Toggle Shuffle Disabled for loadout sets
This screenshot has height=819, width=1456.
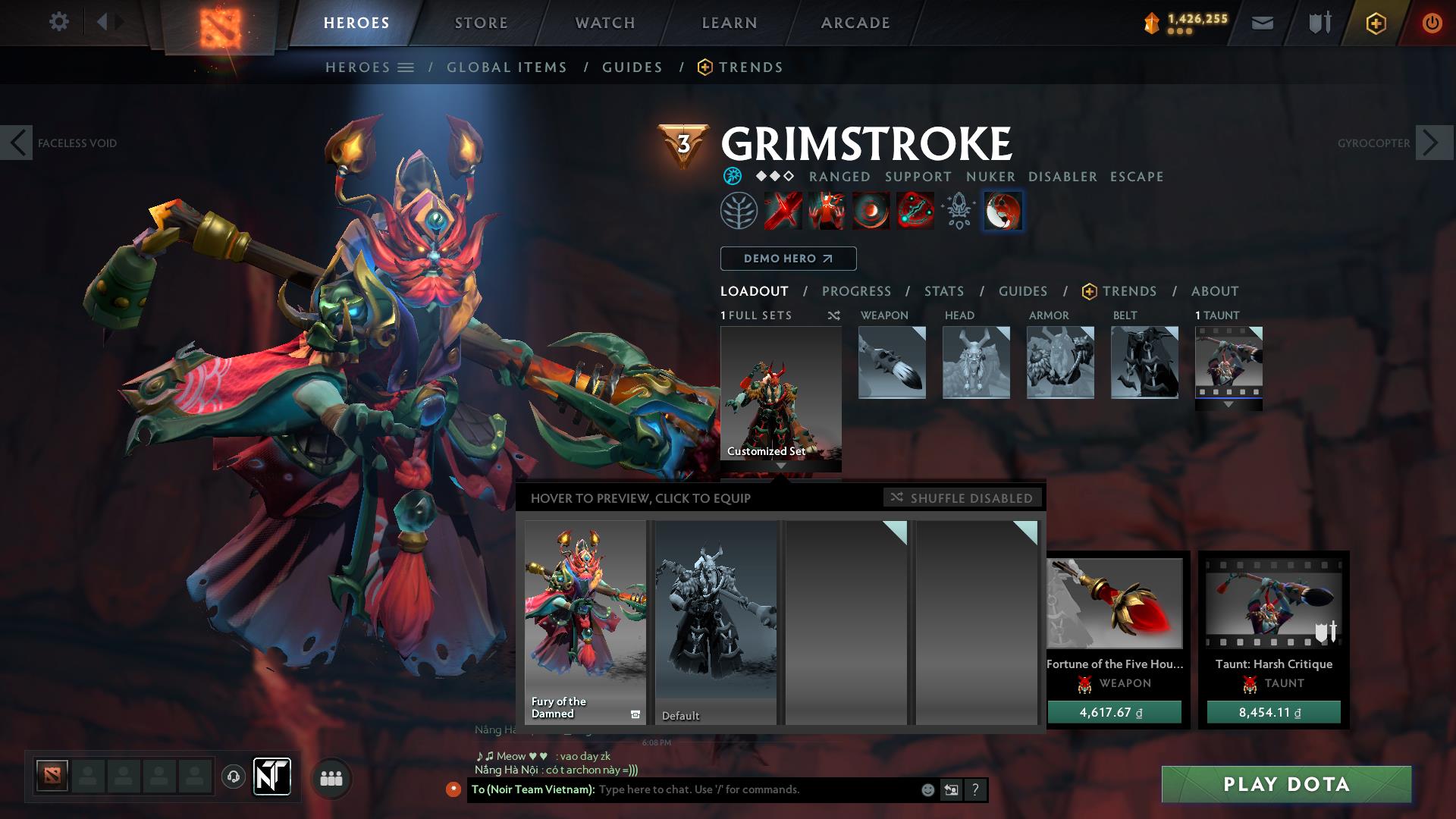[x=962, y=498]
